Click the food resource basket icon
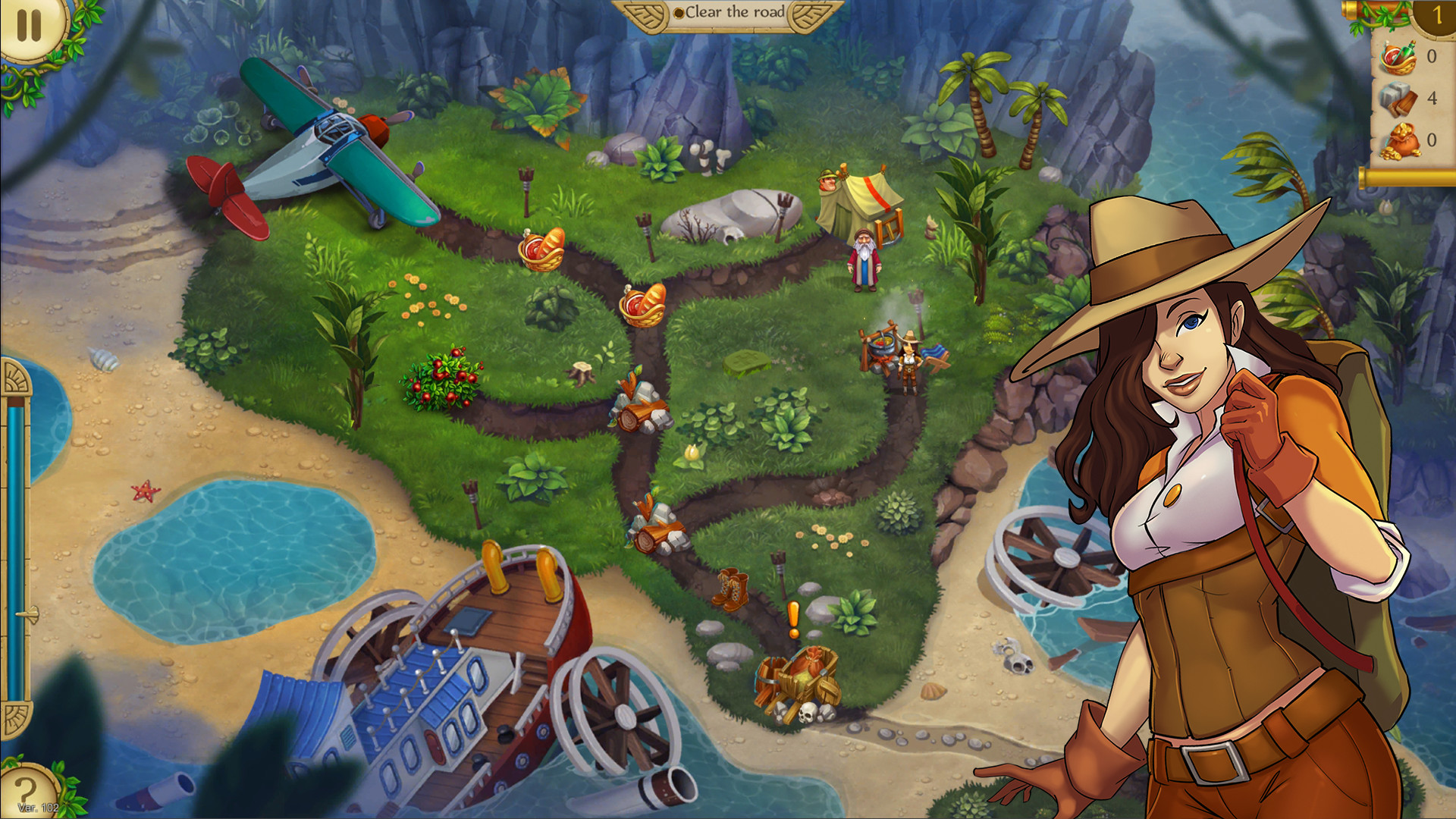The image size is (1456, 819). point(1398,55)
